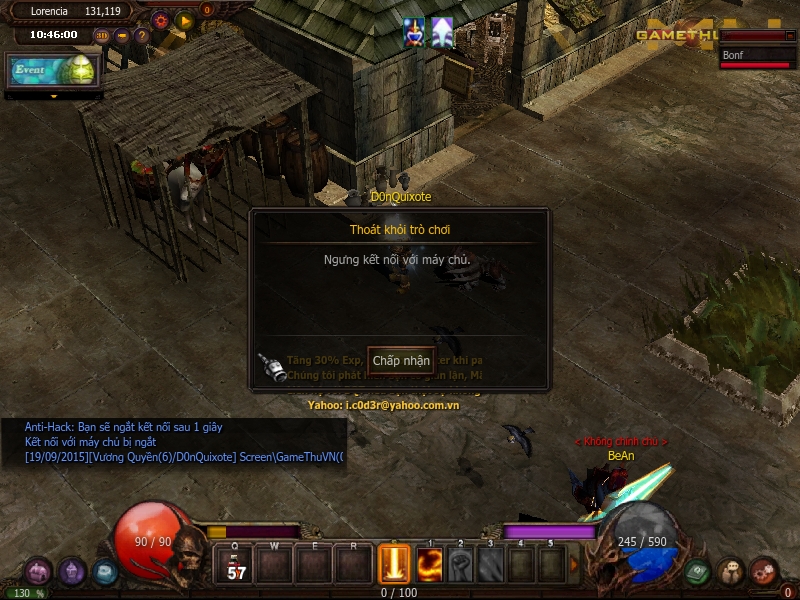The width and height of the screenshot is (800, 600).
Task: Open the blue pouch icon
Action: (105, 572)
